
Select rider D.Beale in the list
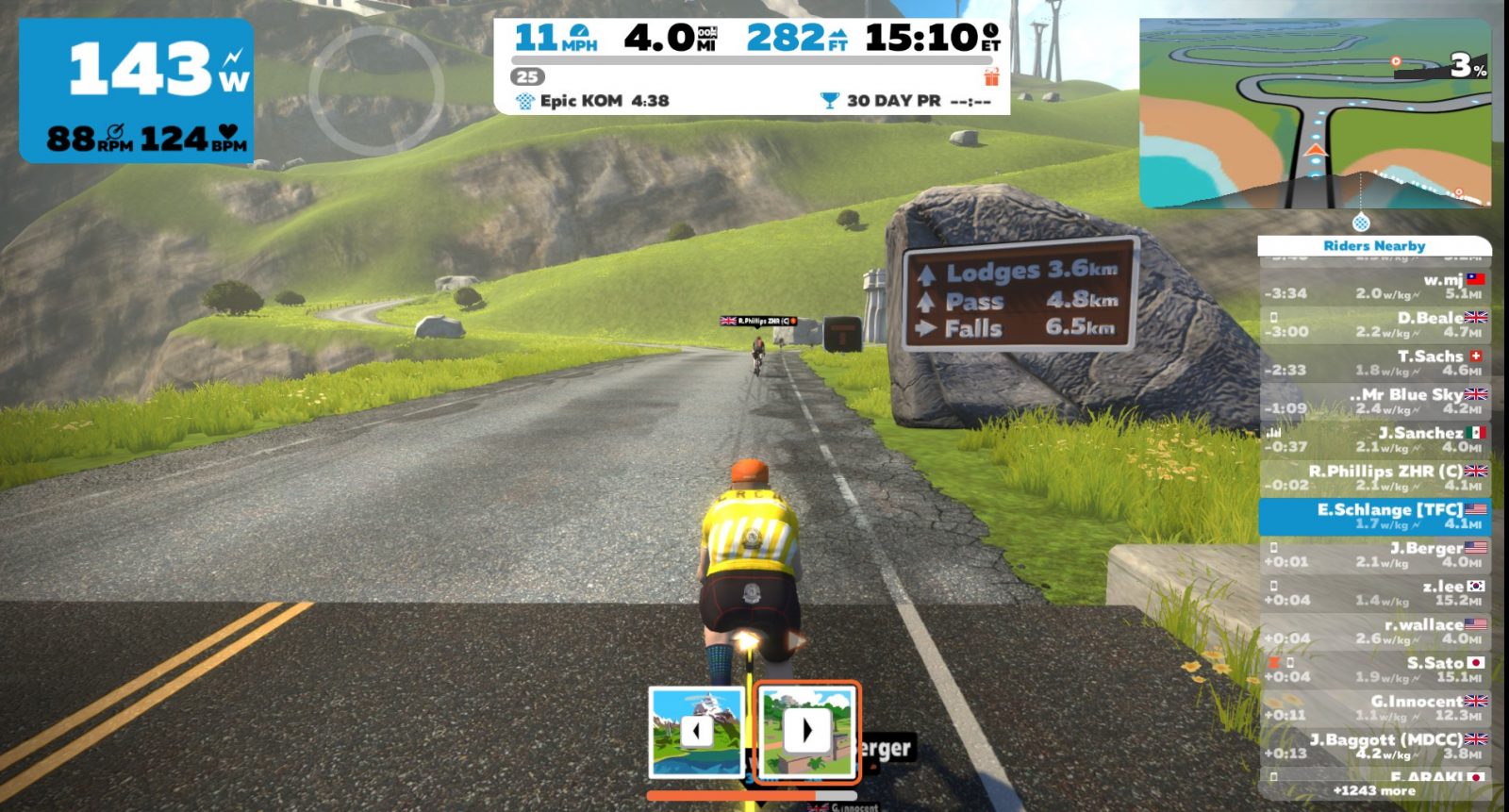click(1374, 324)
